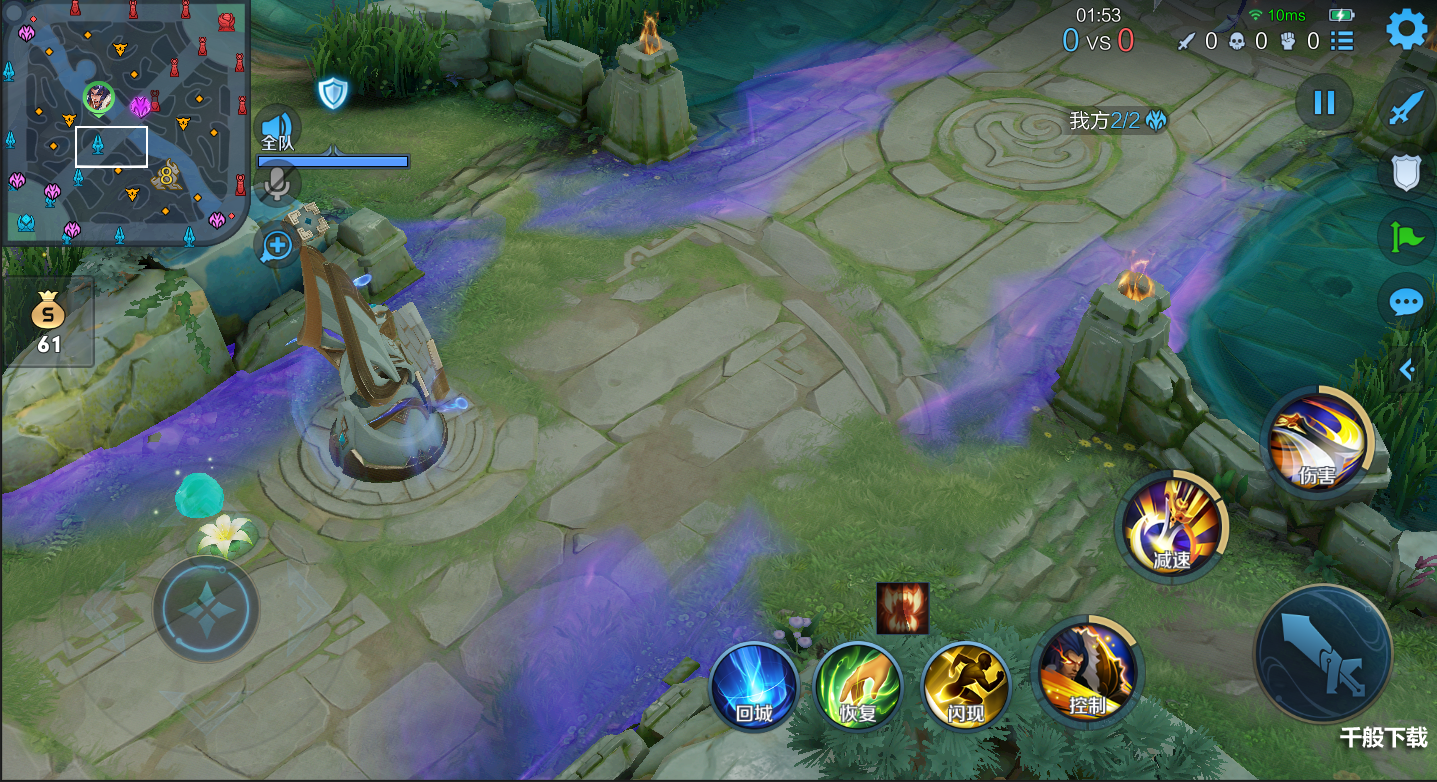Open the chat bubble panel
Image resolution: width=1437 pixels, height=782 pixels.
click(x=1406, y=302)
